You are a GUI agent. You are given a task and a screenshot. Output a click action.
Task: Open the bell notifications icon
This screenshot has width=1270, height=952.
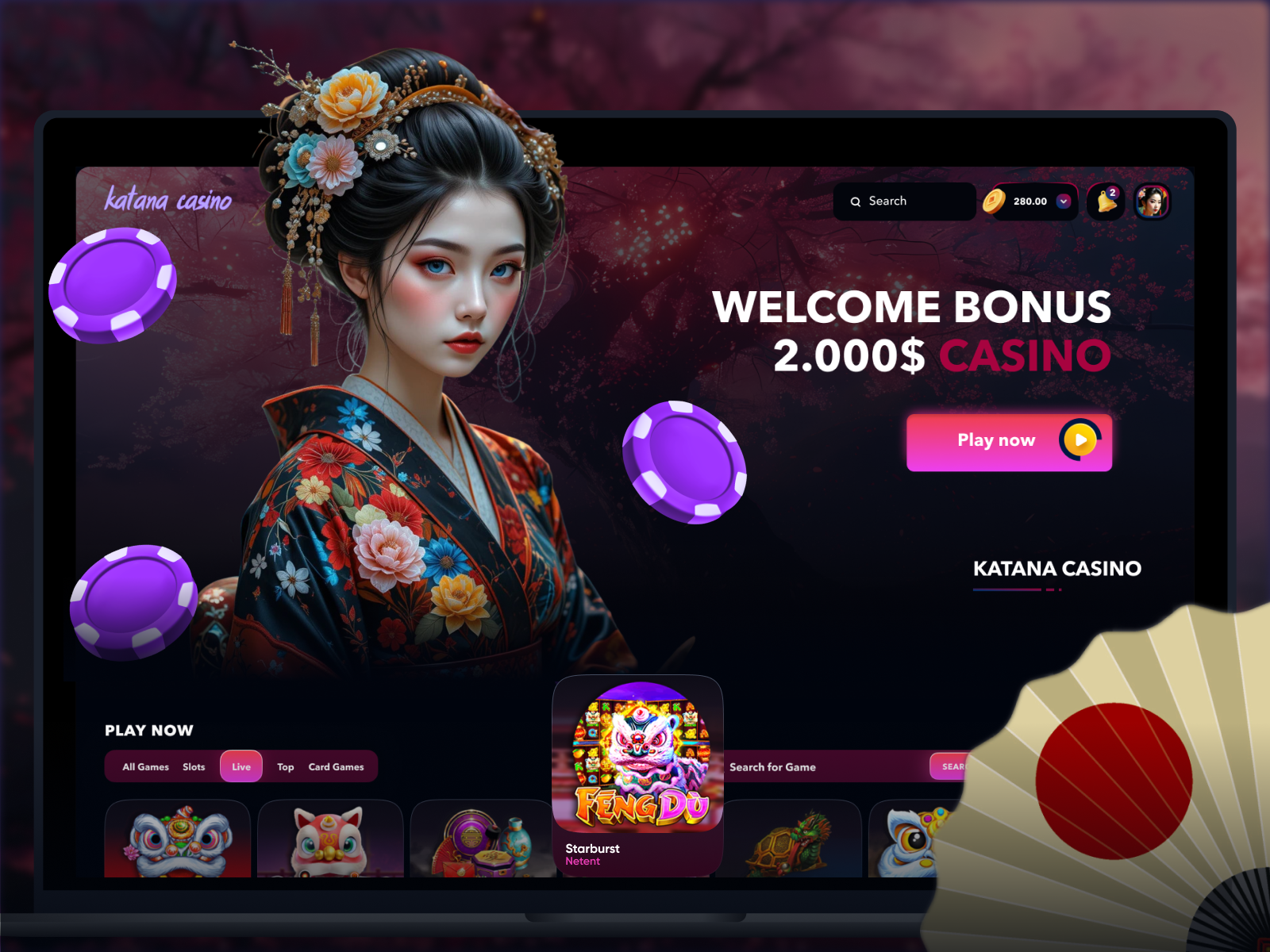[1106, 202]
